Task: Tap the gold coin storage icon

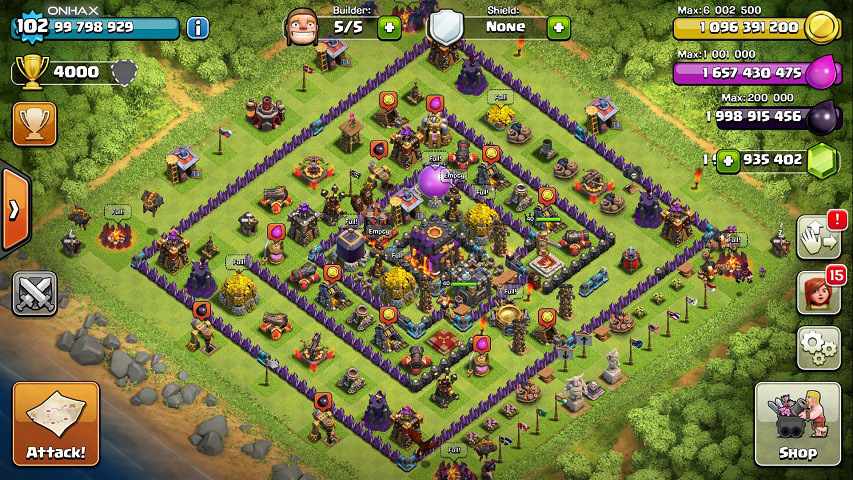Action: (822, 27)
